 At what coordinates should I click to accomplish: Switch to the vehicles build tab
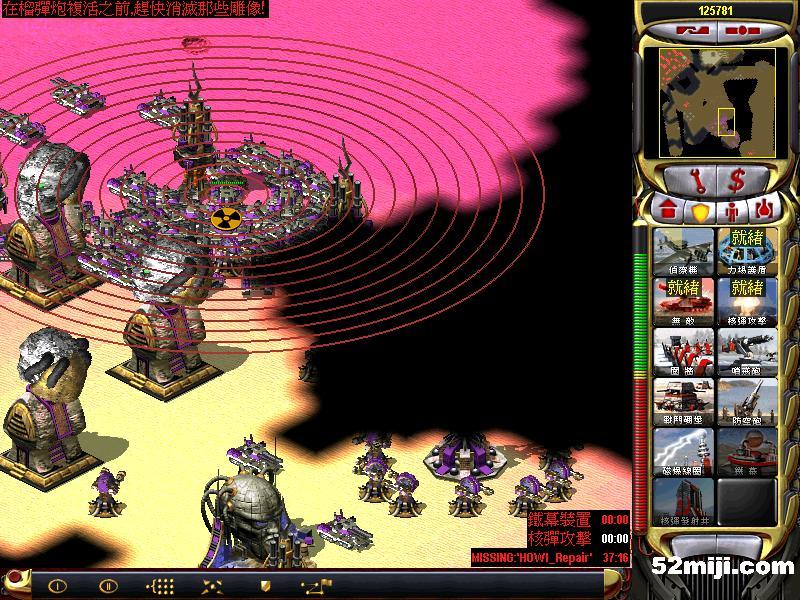coord(765,211)
